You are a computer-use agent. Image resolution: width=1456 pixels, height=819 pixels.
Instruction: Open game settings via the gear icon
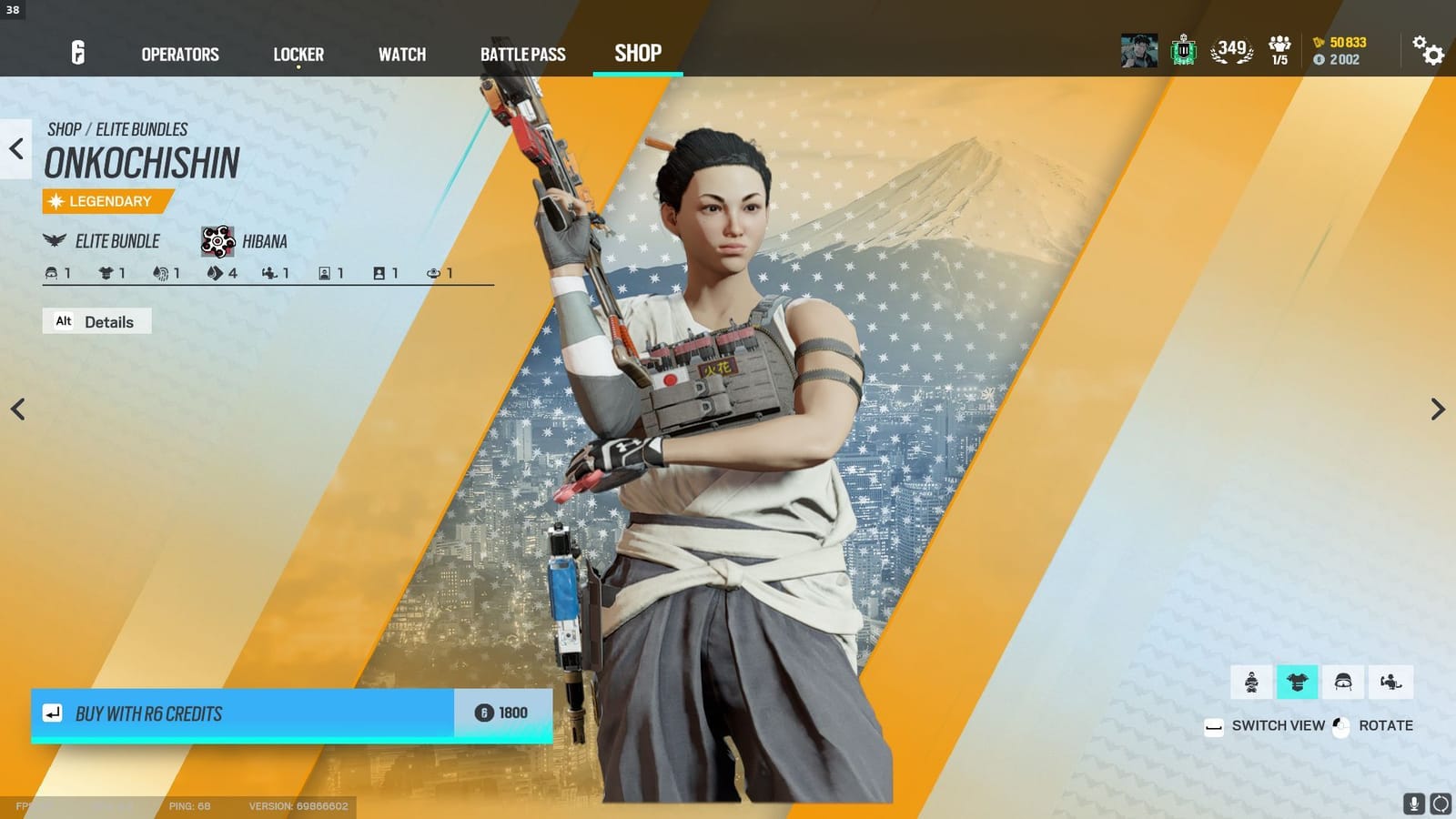click(1429, 53)
